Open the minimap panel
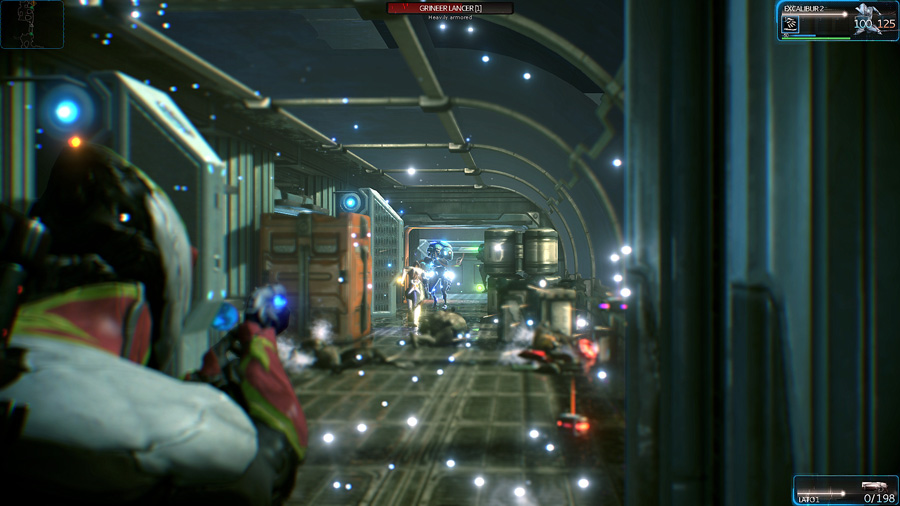900x506 pixels. (x=32, y=24)
